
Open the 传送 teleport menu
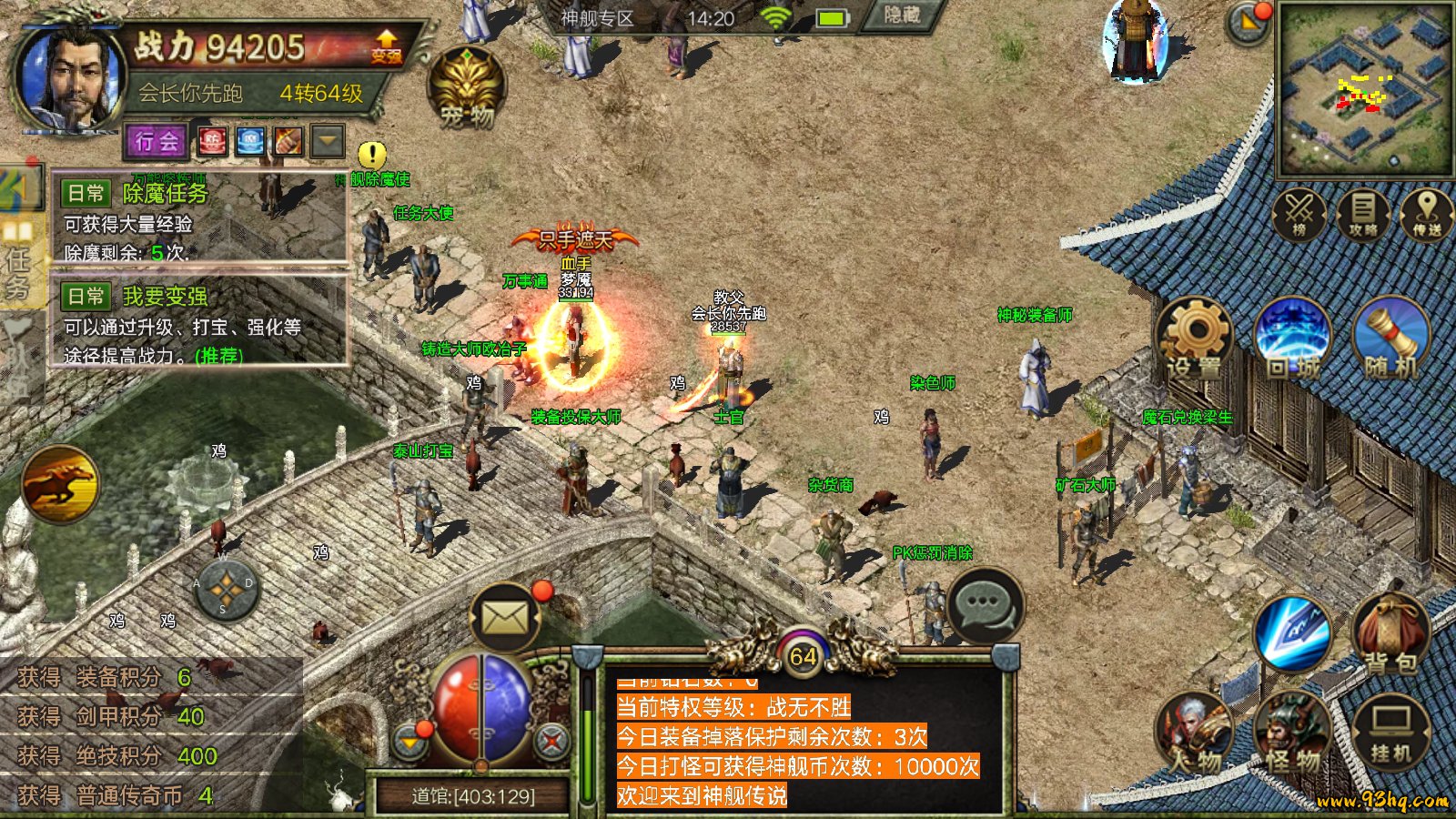point(1426,215)
